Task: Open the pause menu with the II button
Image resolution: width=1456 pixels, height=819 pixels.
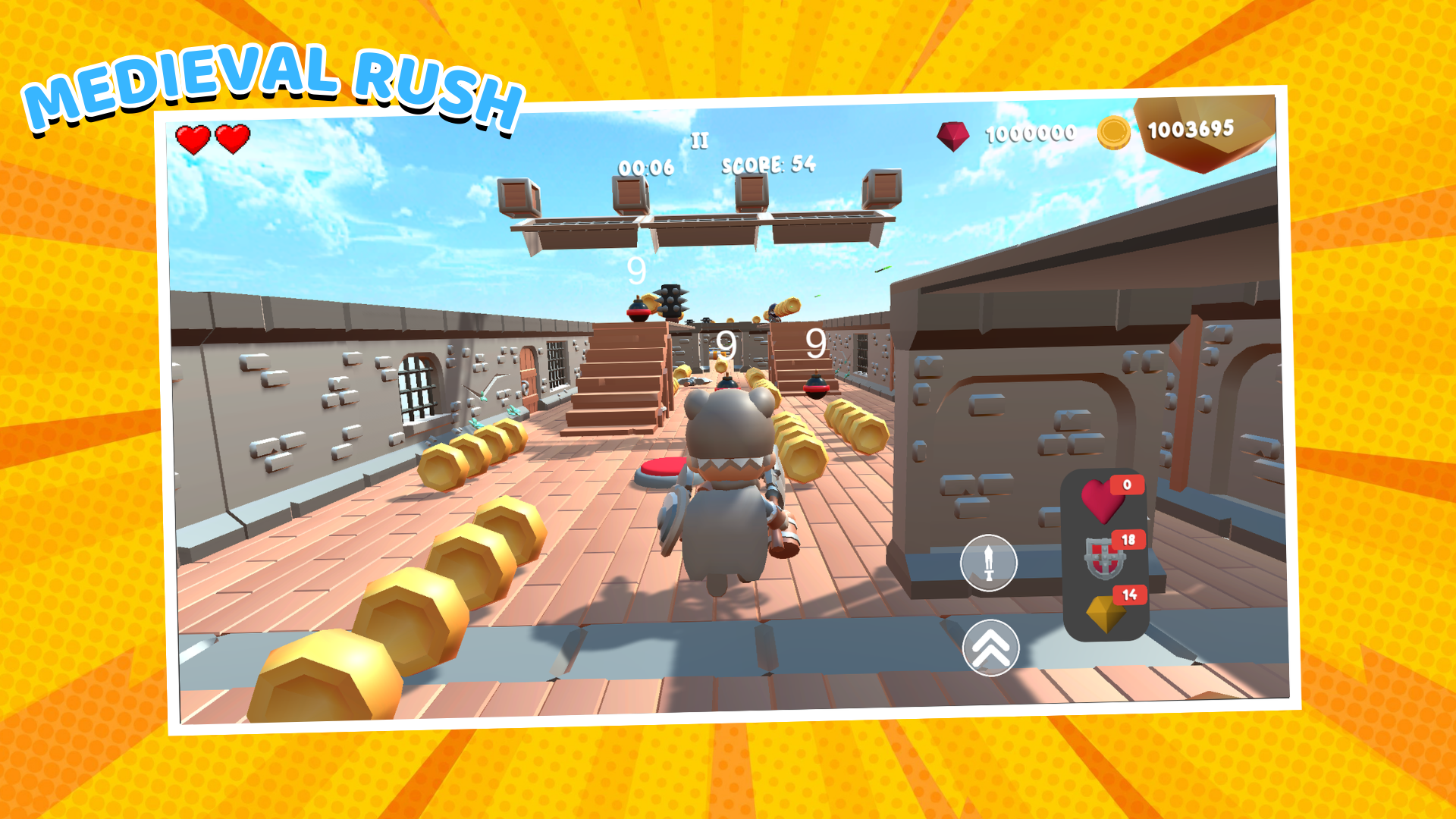Action: coord(701,140)
